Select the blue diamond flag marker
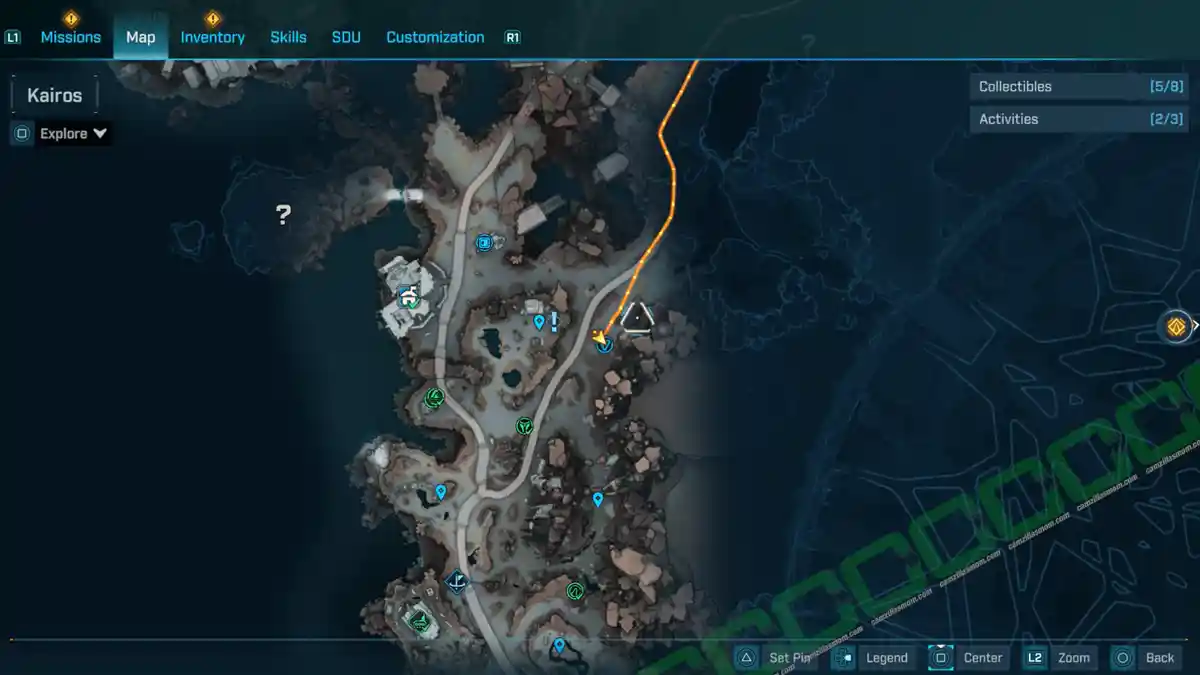Image resolution: width=1200 pixels, height=675 pixels. point(457,580)
